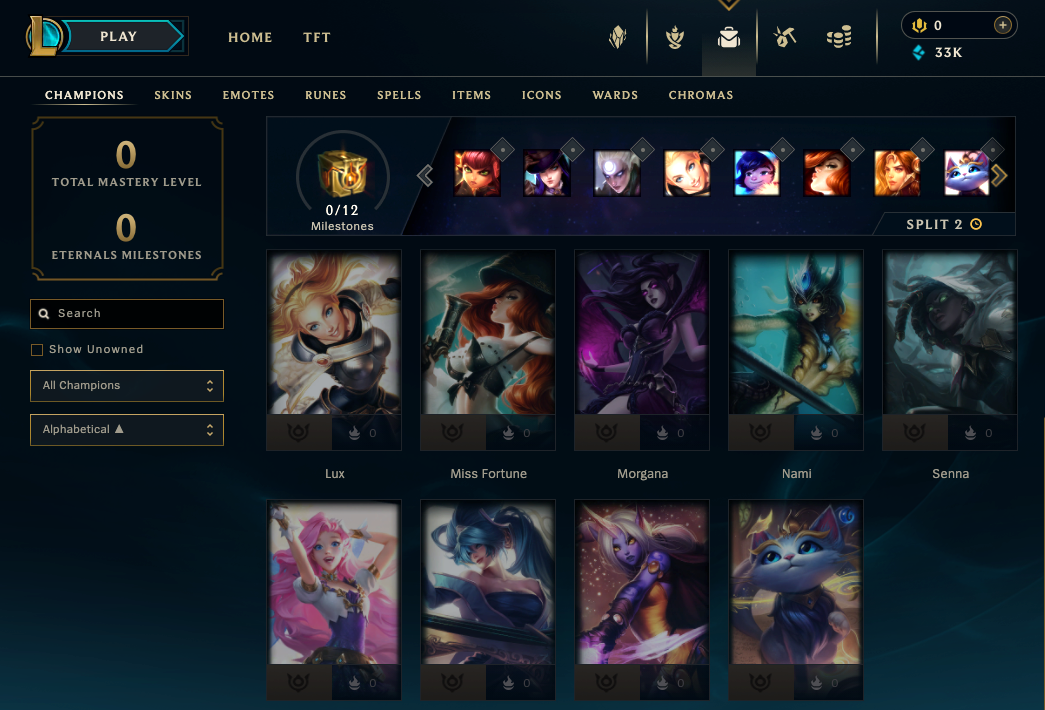Open the Skins tab
This screenshot has width=1045, height=710.
click(173, 95)
